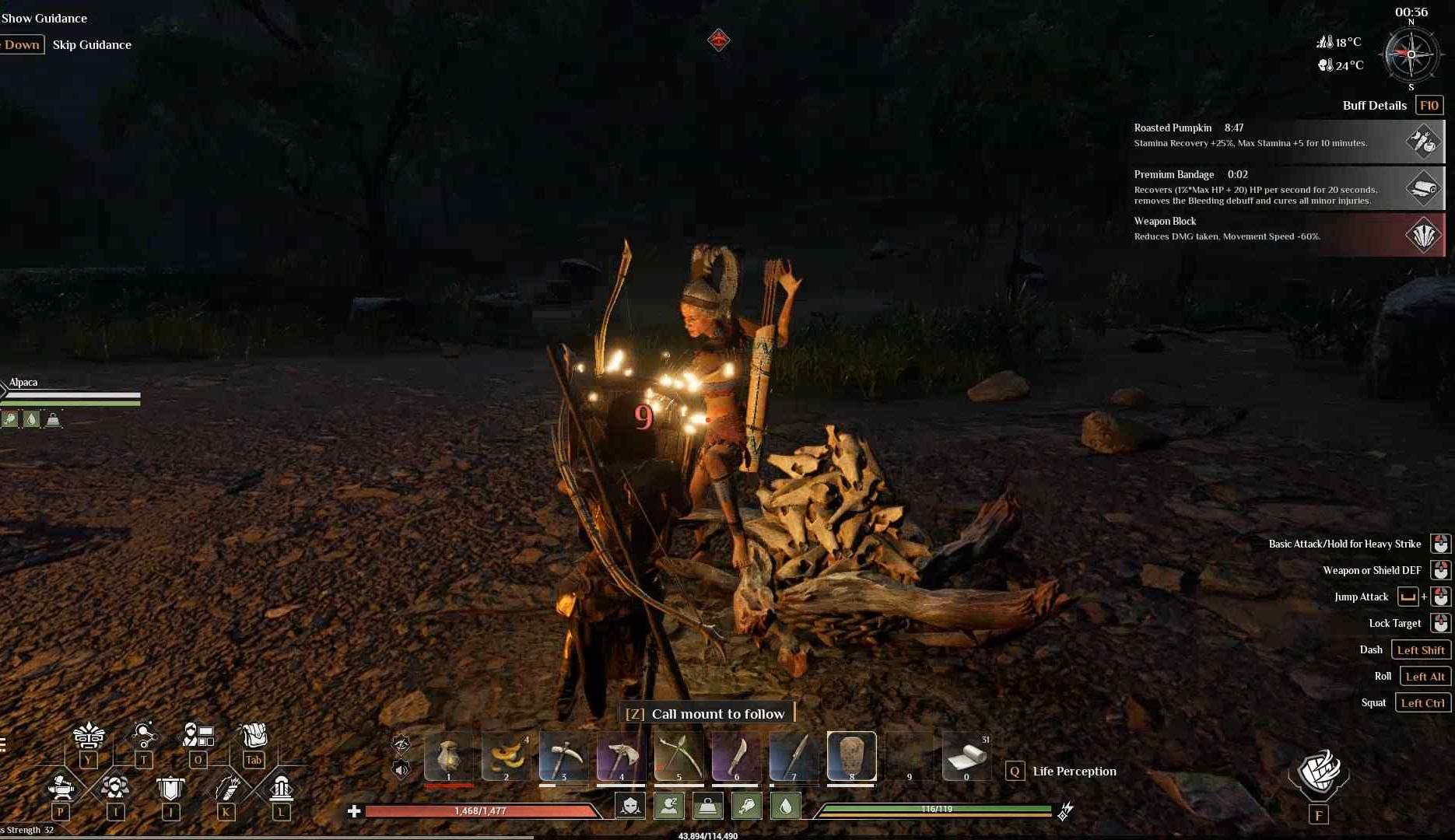Toggle the speaker sound icon
Viewport: 1455px width, 840px height.
click(401, 770)
